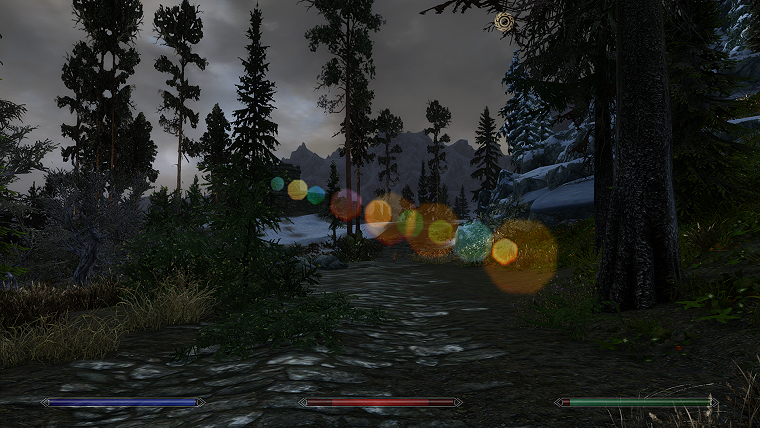Screen dimensions: 760x428
Task: Click the gold circular emblem HUD icon
Action: pos(504,21)
